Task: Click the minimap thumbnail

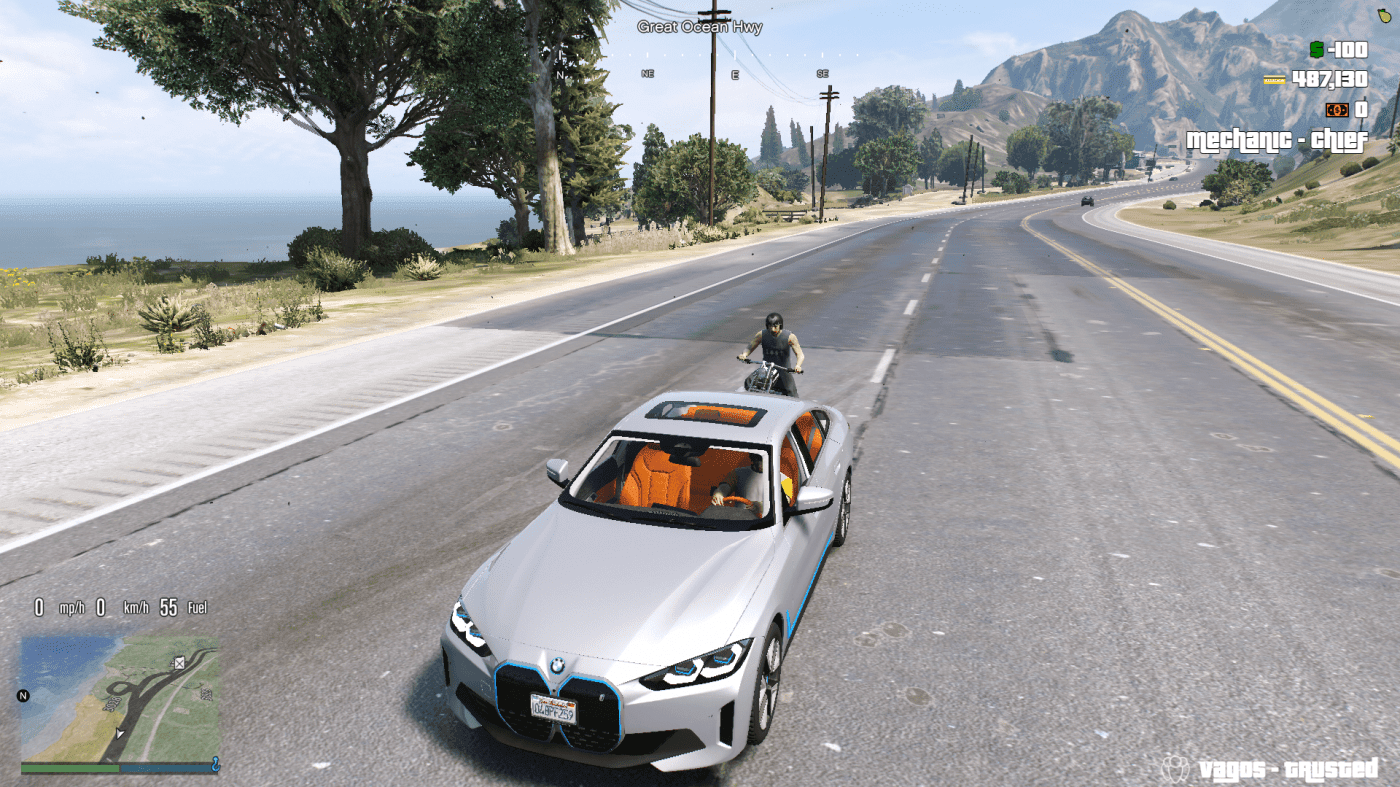Action: pos(120,700)
